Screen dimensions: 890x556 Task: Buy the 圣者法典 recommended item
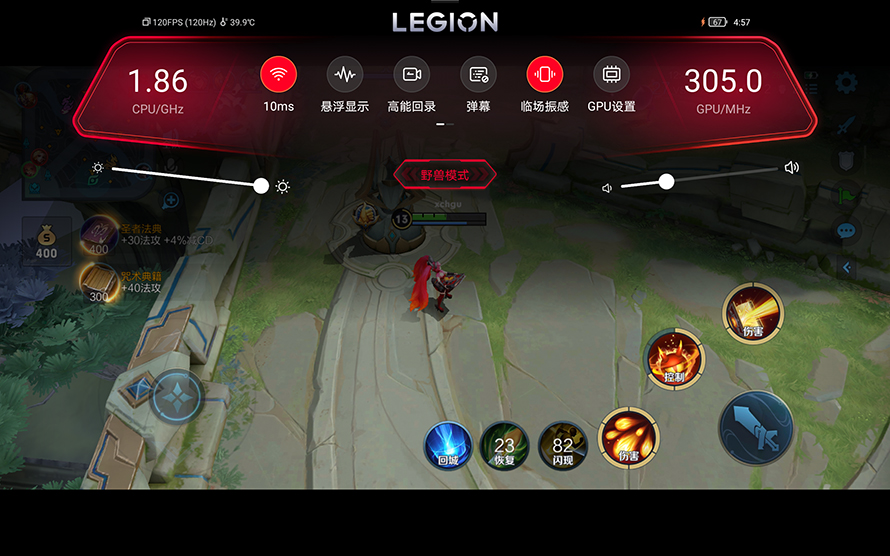click(x=100, y=236)
